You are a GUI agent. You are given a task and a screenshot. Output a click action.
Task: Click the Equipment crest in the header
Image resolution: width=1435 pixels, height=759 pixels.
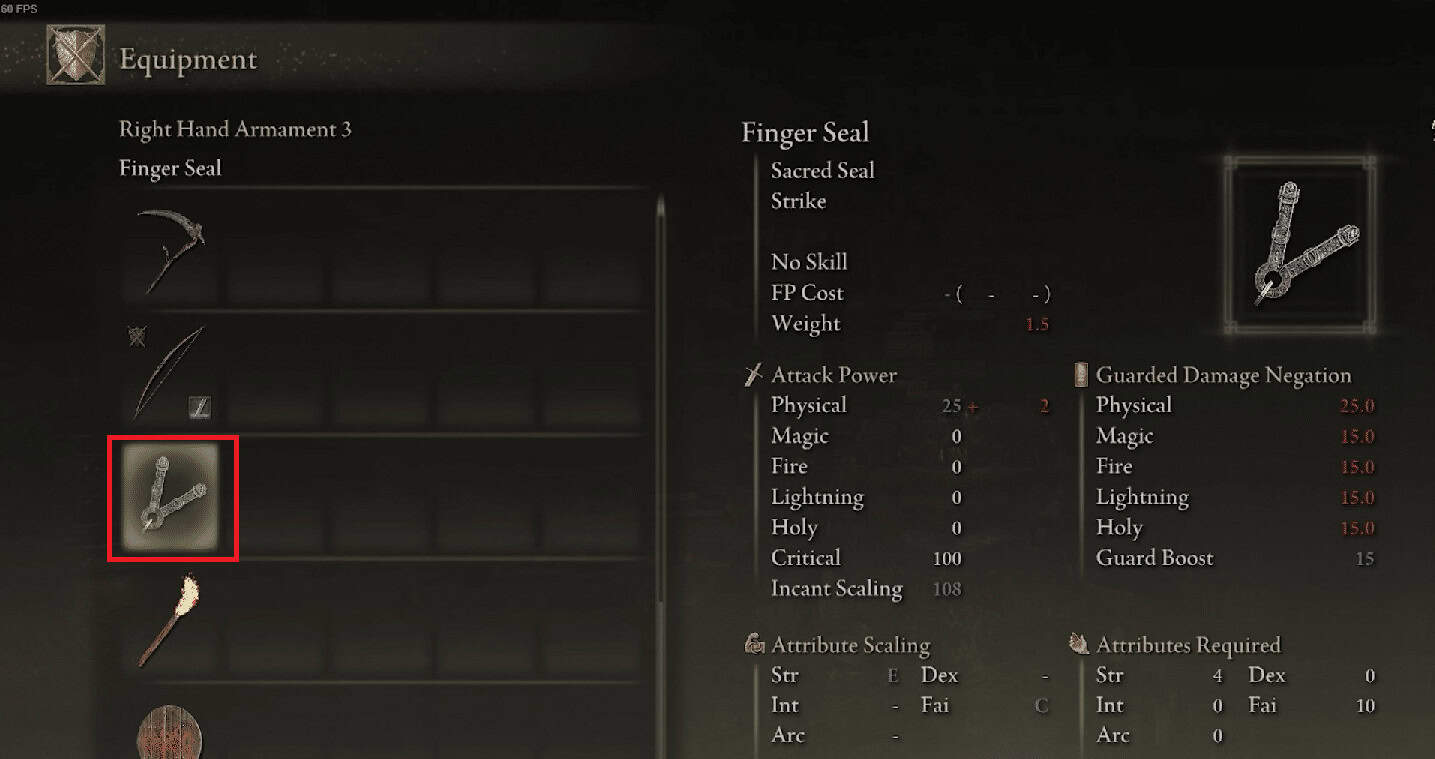pos(74,54)
